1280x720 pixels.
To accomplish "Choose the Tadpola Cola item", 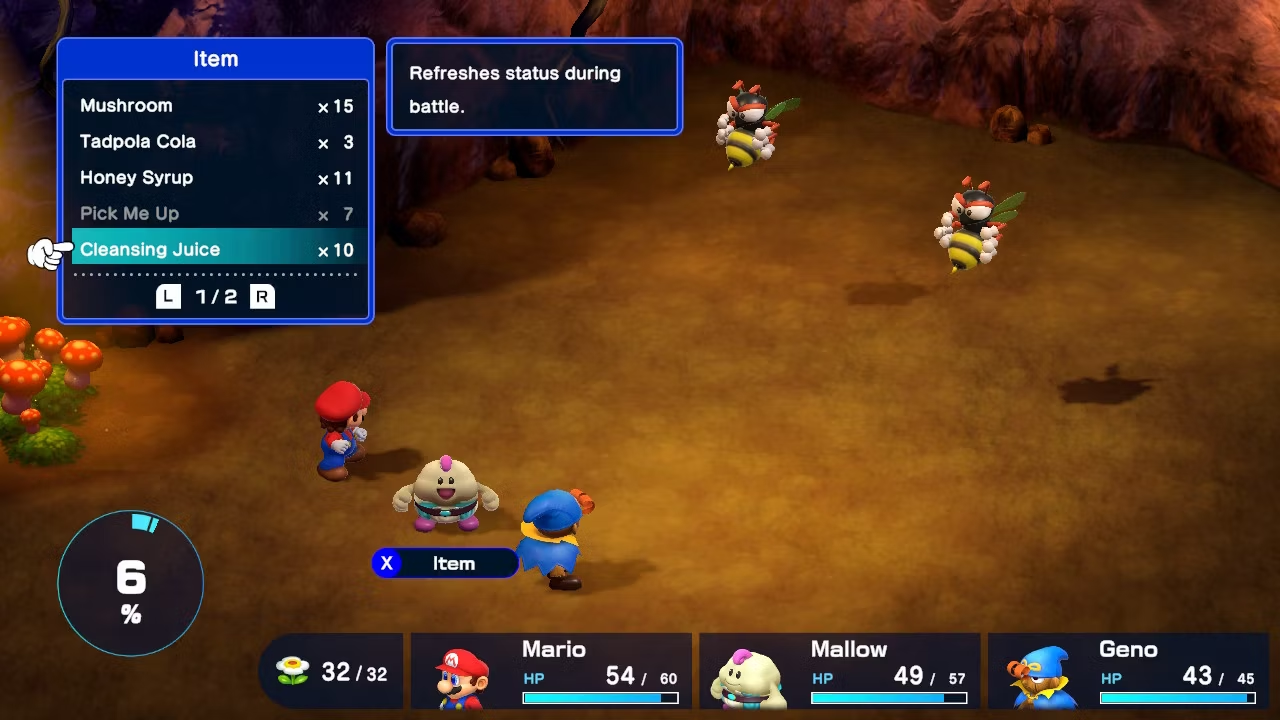I will [x=215, y=142].
